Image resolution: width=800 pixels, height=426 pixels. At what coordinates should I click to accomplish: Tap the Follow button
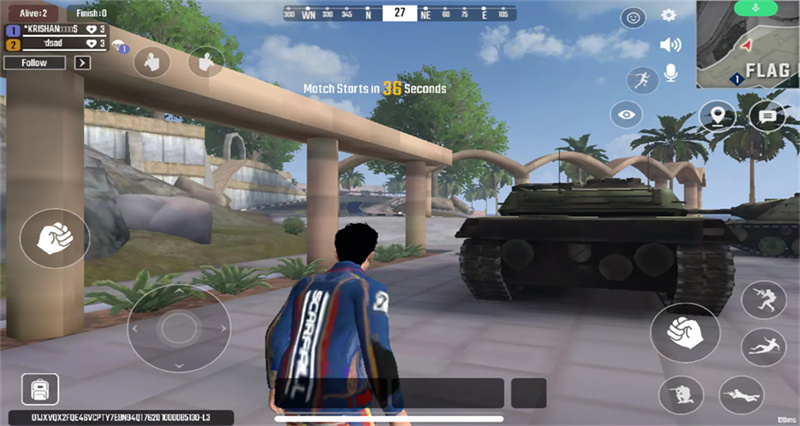pos(34,62)
